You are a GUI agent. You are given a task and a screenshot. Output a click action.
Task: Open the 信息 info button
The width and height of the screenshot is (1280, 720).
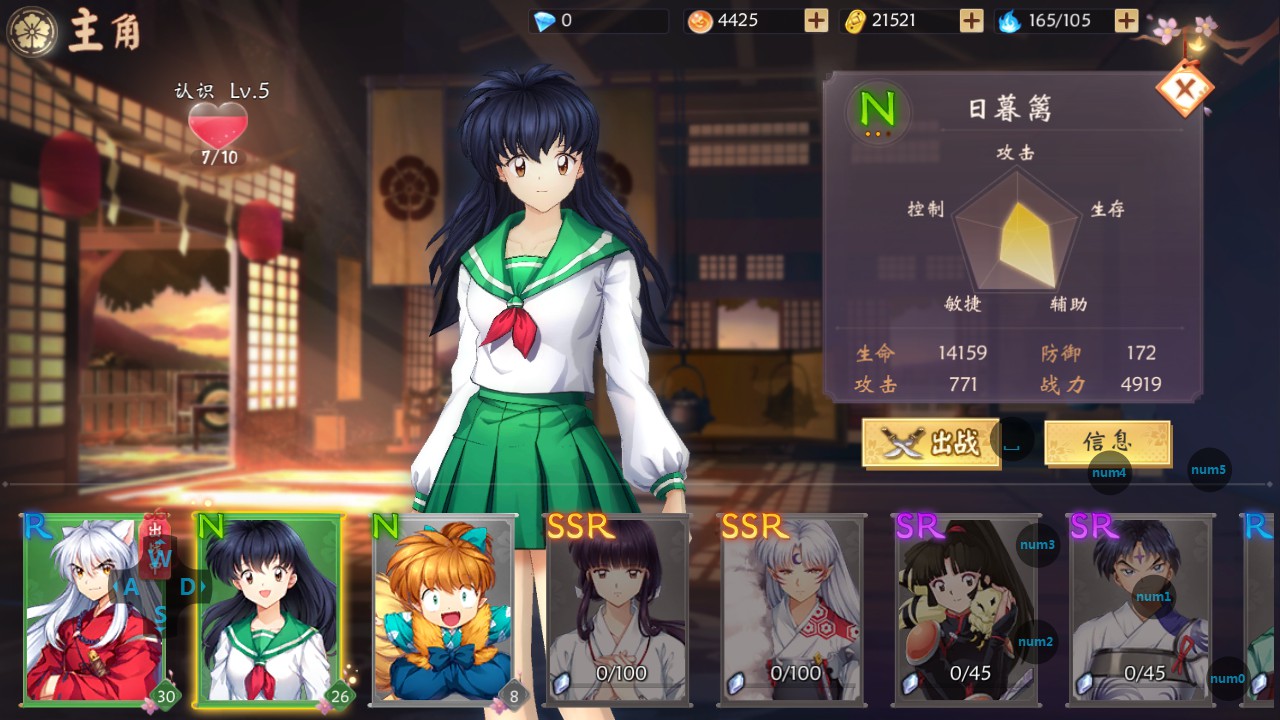point(1107,442)
